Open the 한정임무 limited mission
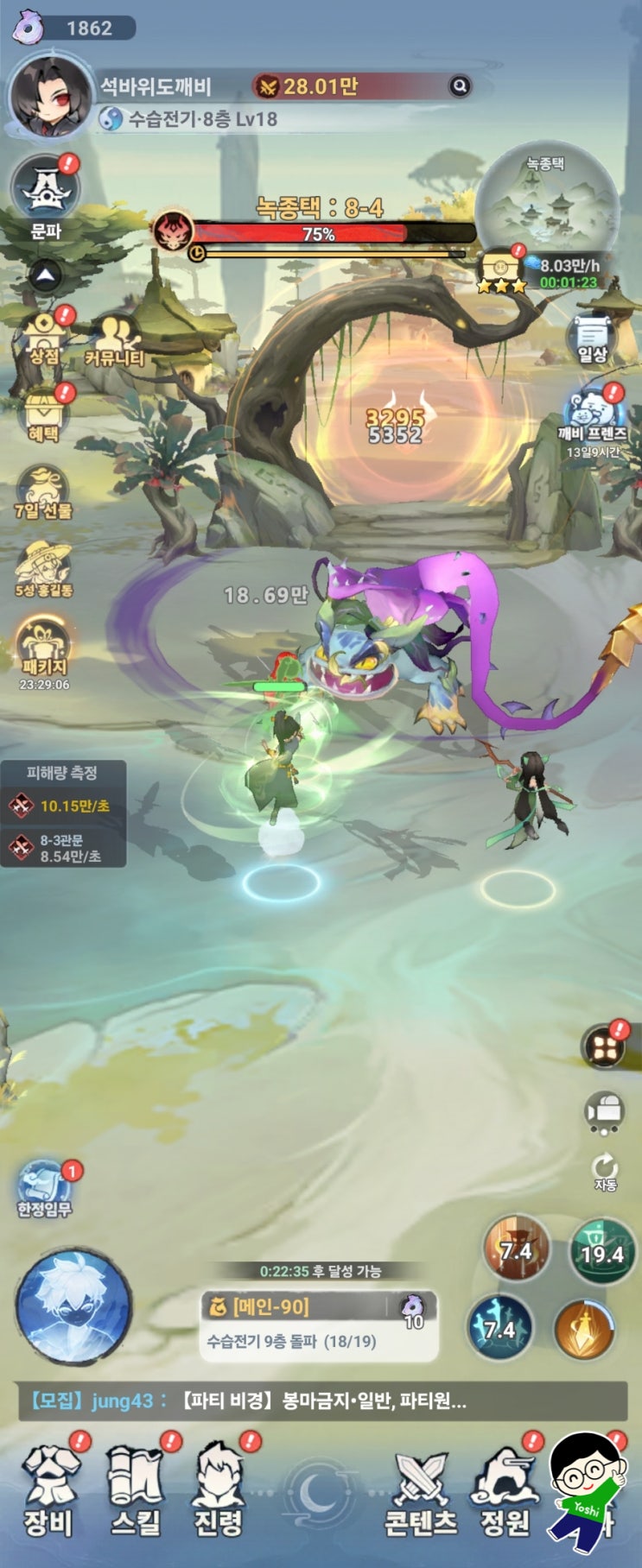The width and height of the screenshot is (642, 1568). tap(45, 1188)
